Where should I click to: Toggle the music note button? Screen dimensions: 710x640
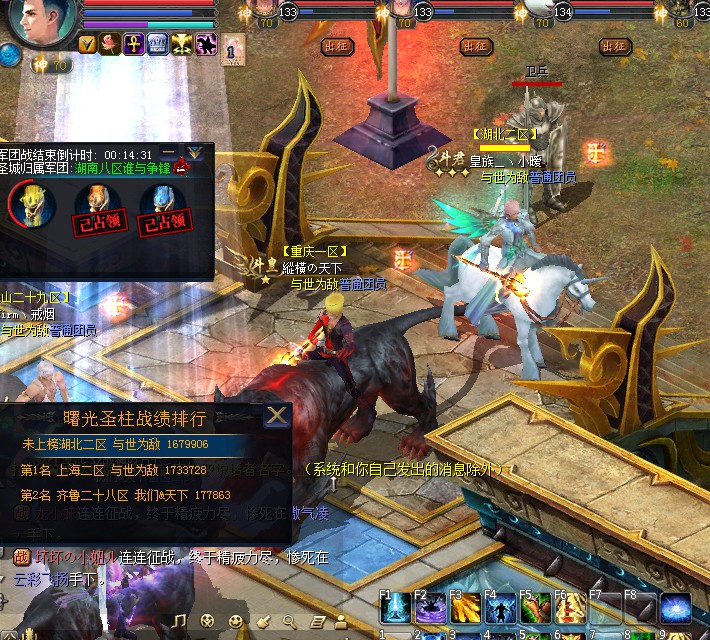tap(180, 621)
